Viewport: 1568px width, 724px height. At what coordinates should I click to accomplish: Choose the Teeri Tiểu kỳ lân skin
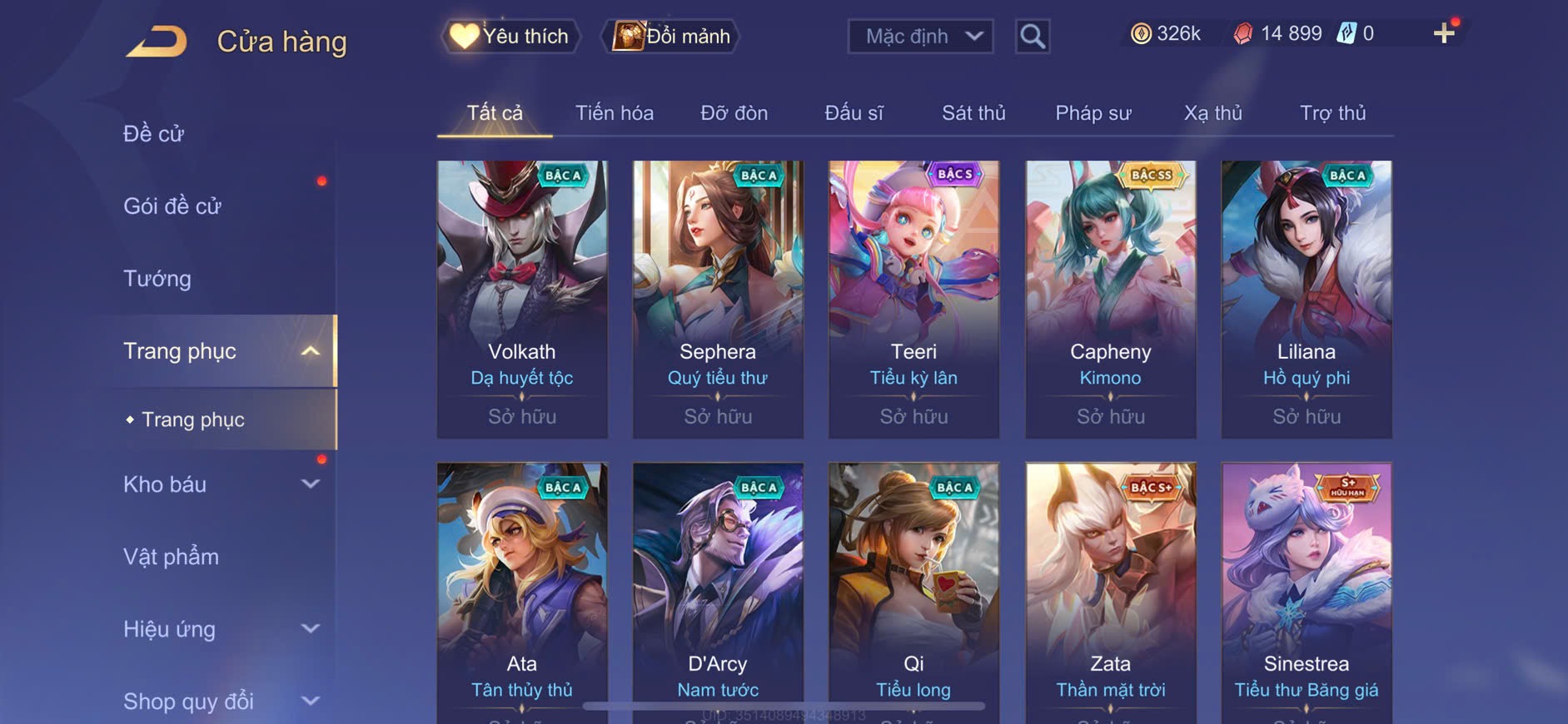913,299
